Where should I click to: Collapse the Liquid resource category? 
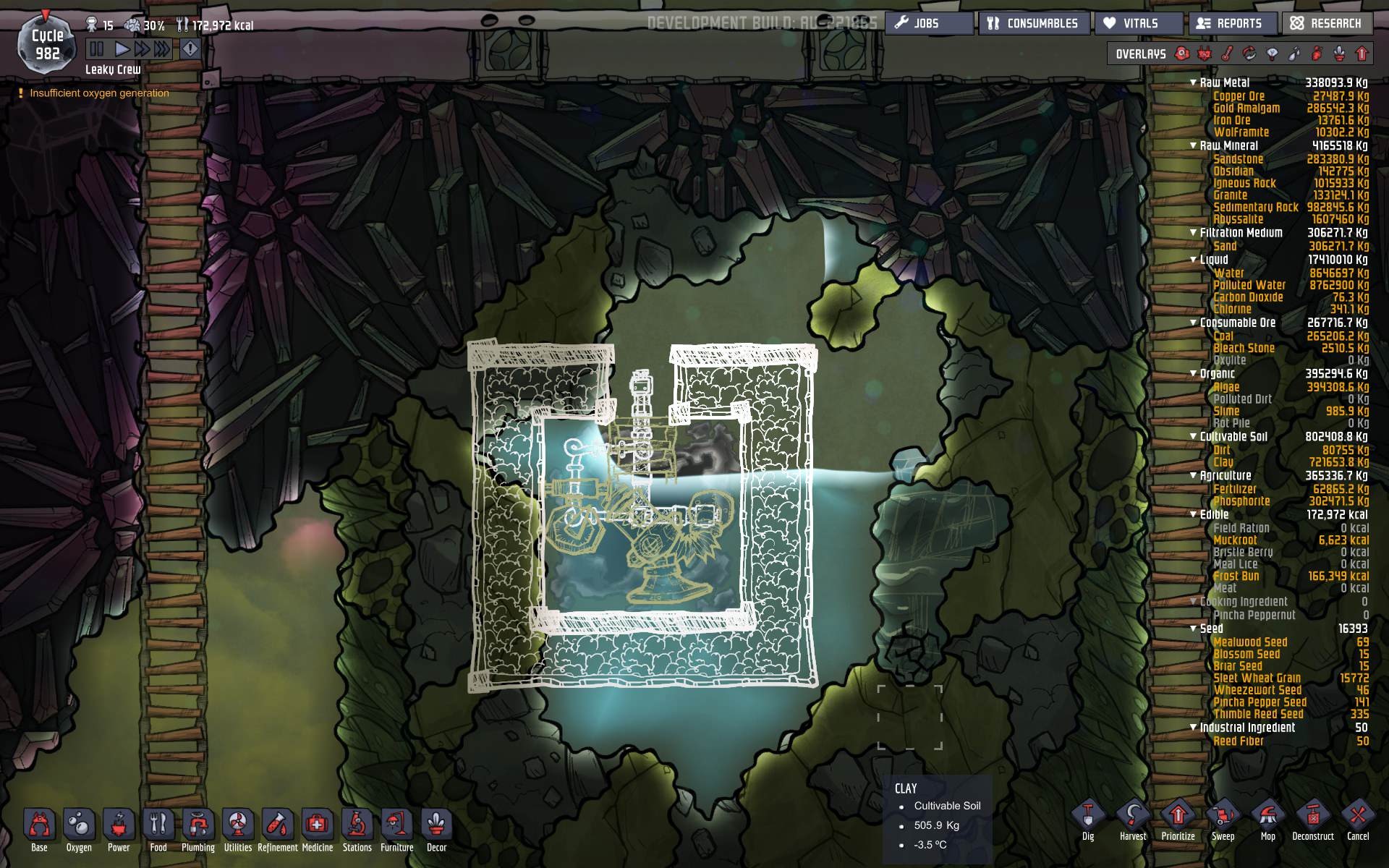(x=1194, y=260)
